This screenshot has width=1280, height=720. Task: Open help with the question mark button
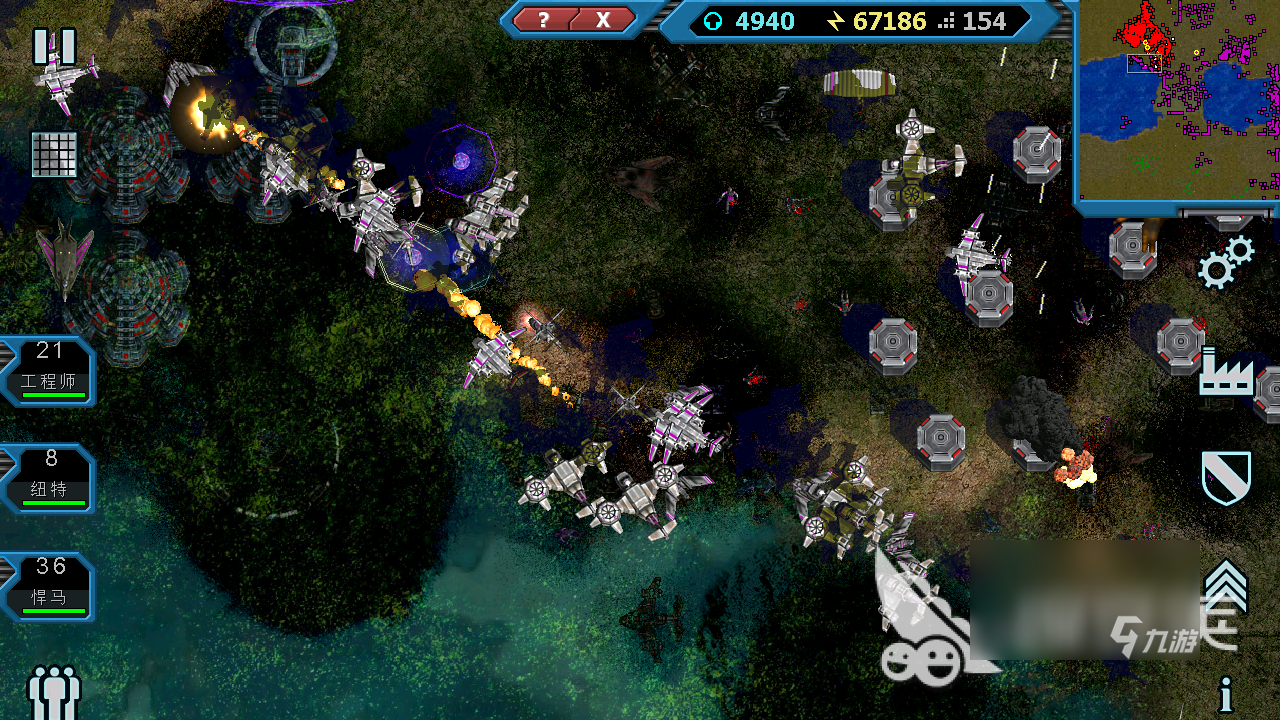pos(543,20)
